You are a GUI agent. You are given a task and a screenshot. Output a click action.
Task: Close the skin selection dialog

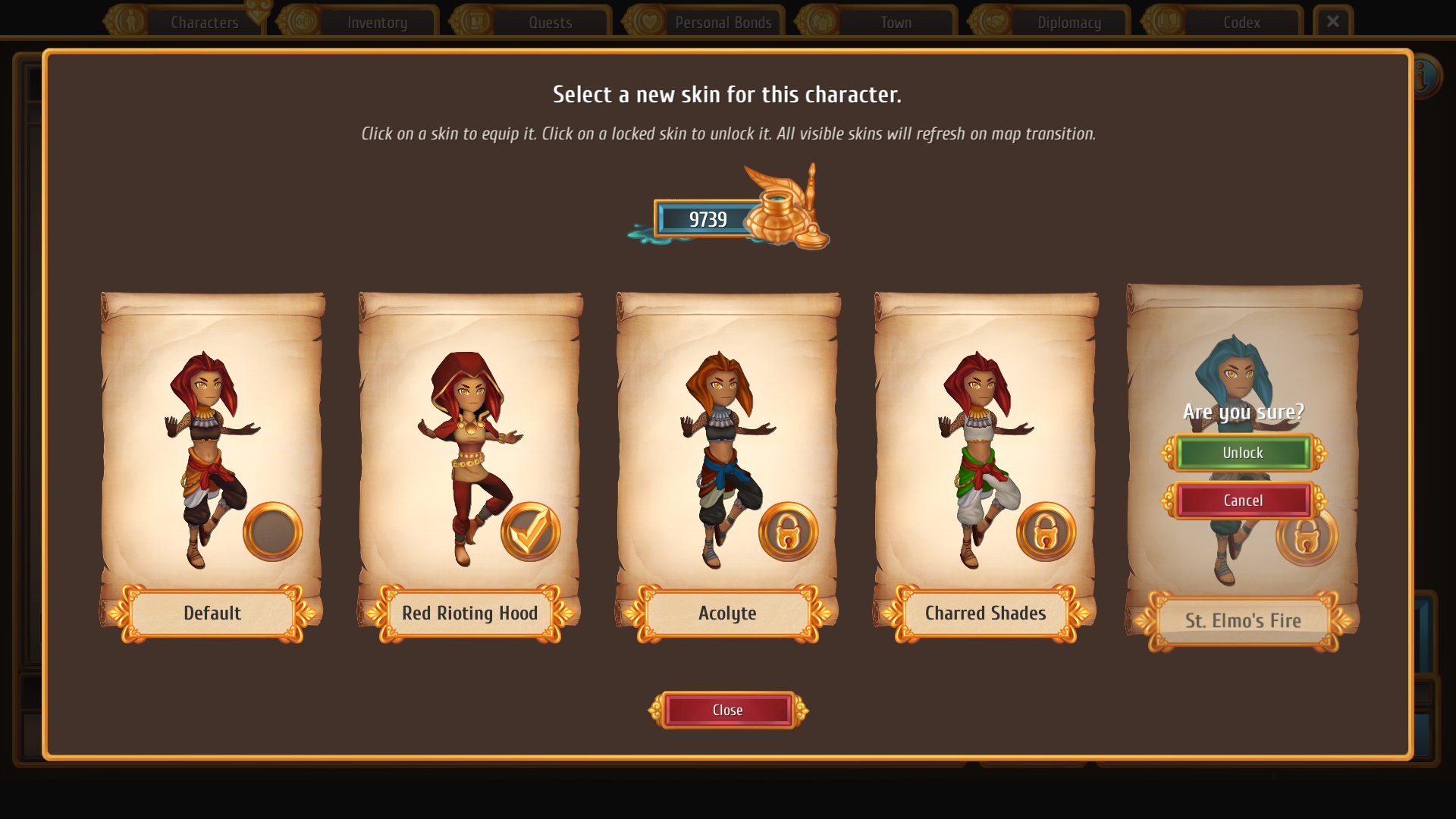[x=727, y=710]
